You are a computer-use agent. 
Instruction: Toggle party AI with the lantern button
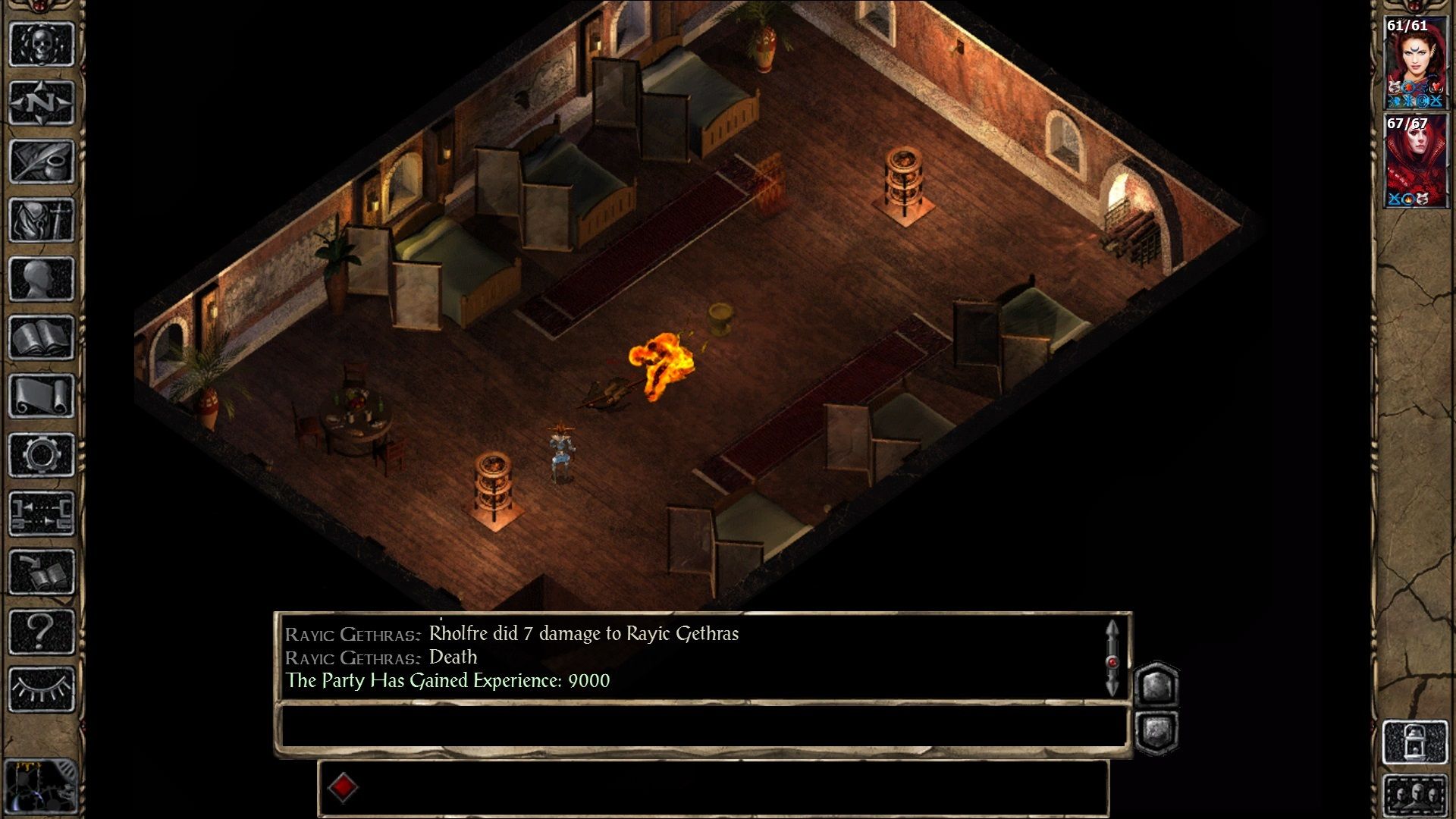[1415, 742]
